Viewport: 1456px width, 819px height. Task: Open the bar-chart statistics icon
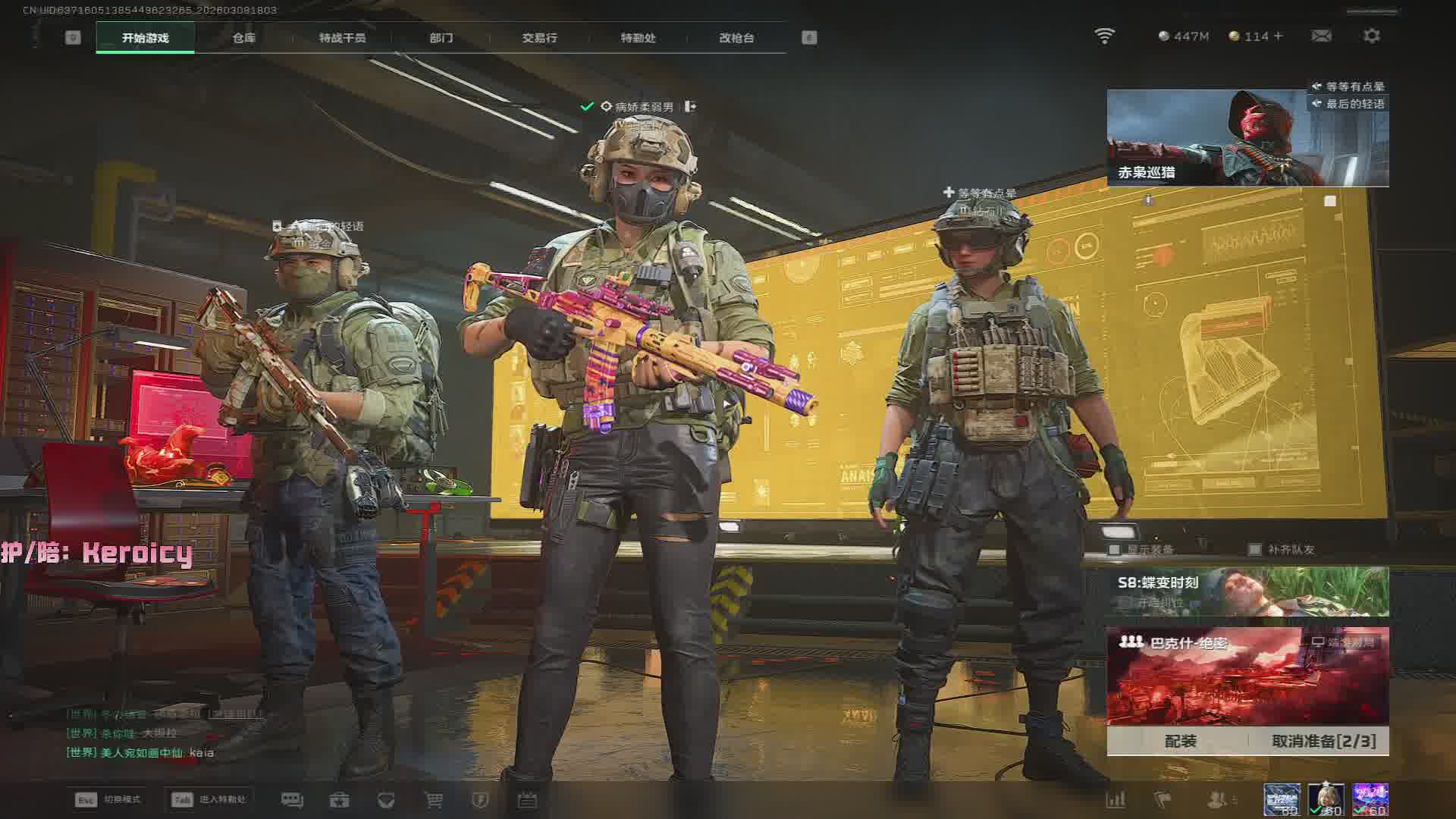pyautogui.click(x=1116, y=800)
